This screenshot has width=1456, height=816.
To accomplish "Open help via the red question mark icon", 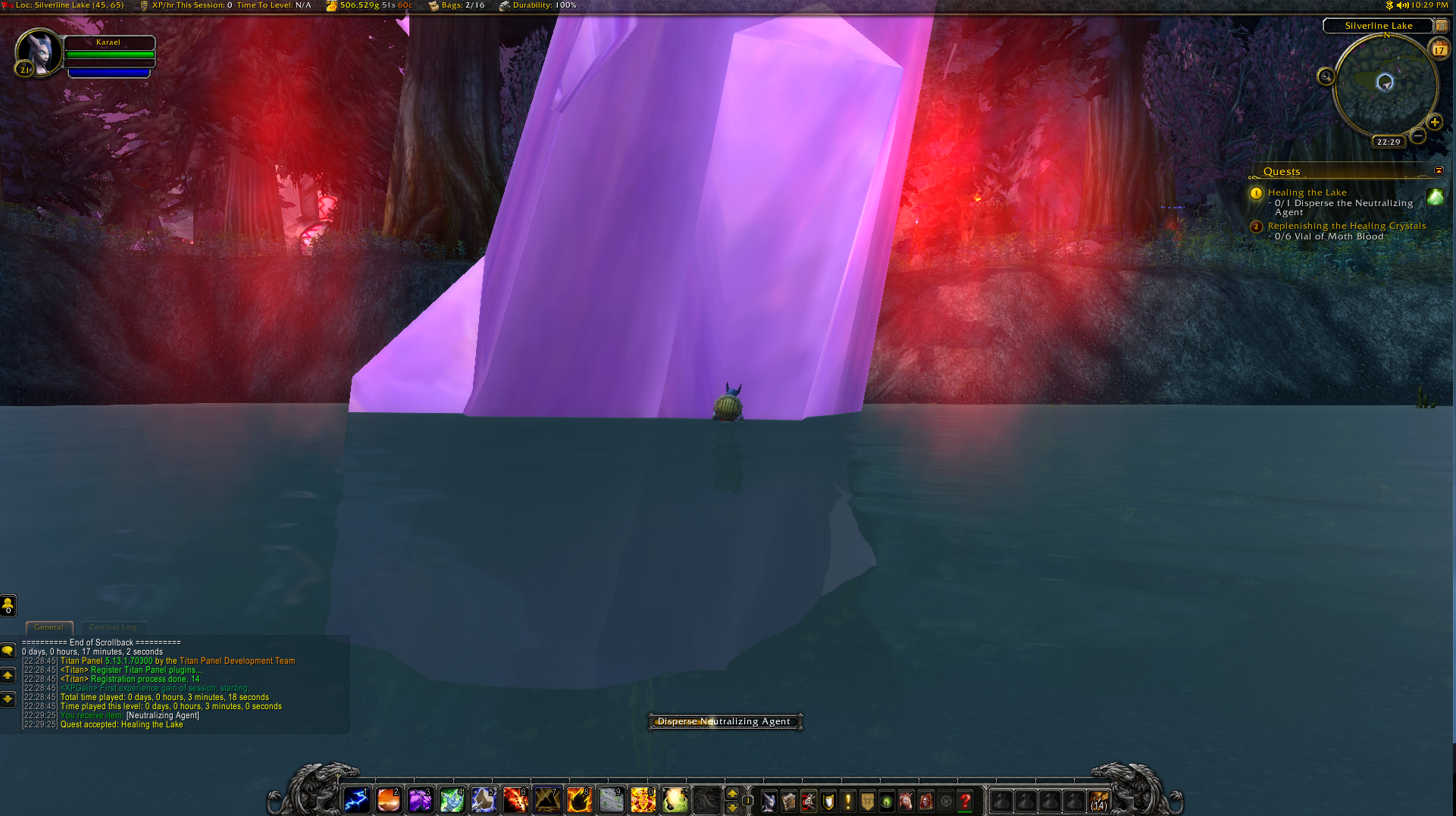I will (x=964, y=801).
